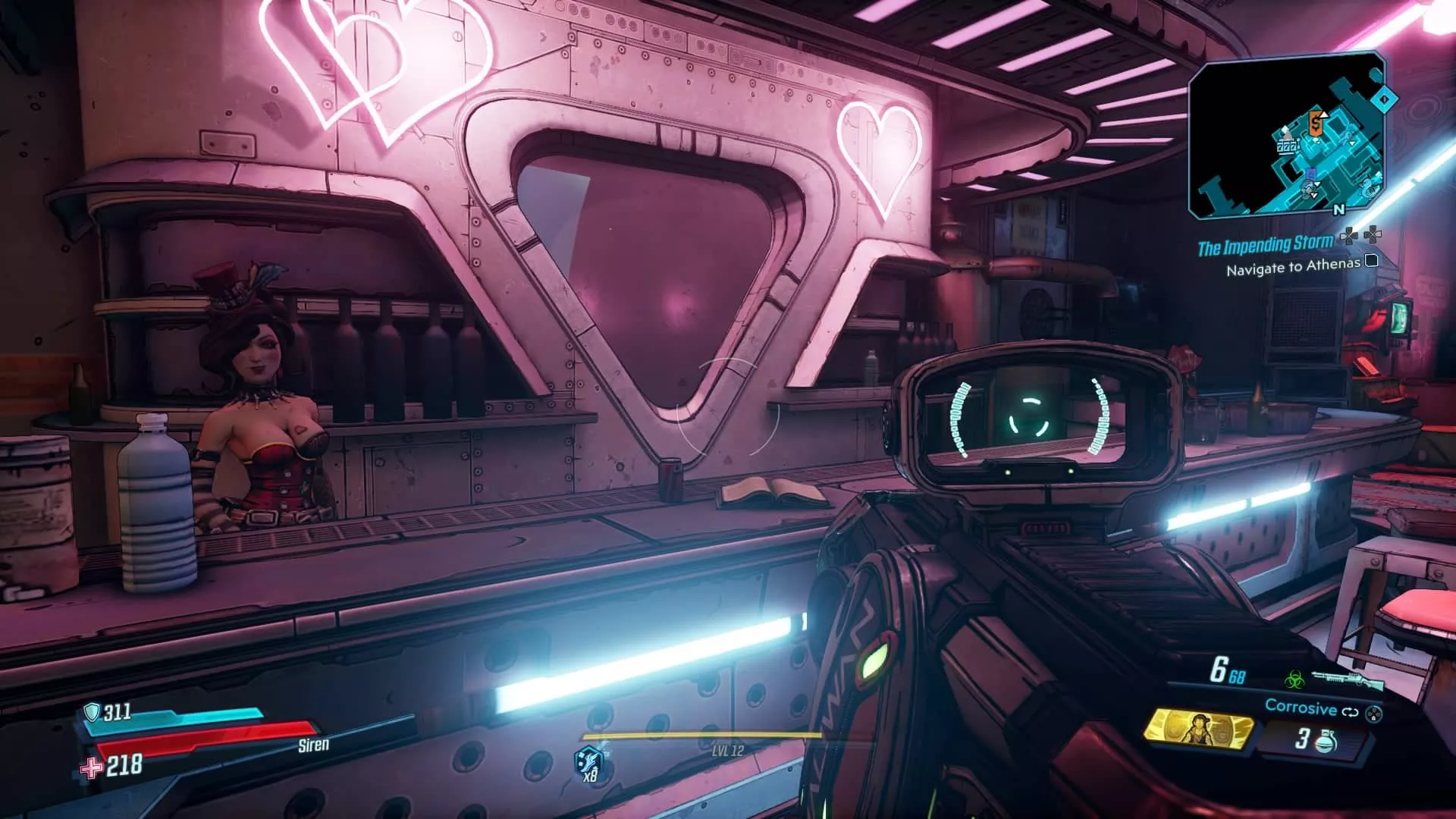Click the weapon wheel indicator beside Corrosive

[x=1373, y=712]
